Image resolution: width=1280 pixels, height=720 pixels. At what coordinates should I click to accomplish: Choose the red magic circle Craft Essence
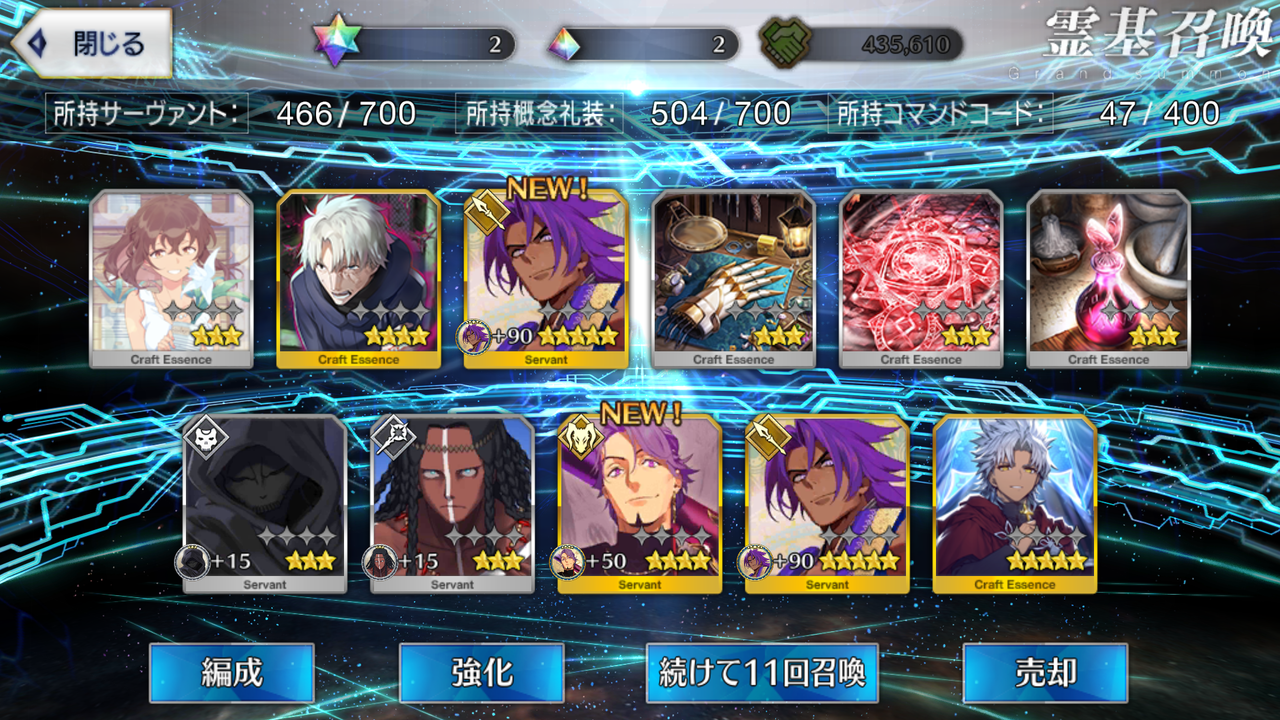pos(921,279)
